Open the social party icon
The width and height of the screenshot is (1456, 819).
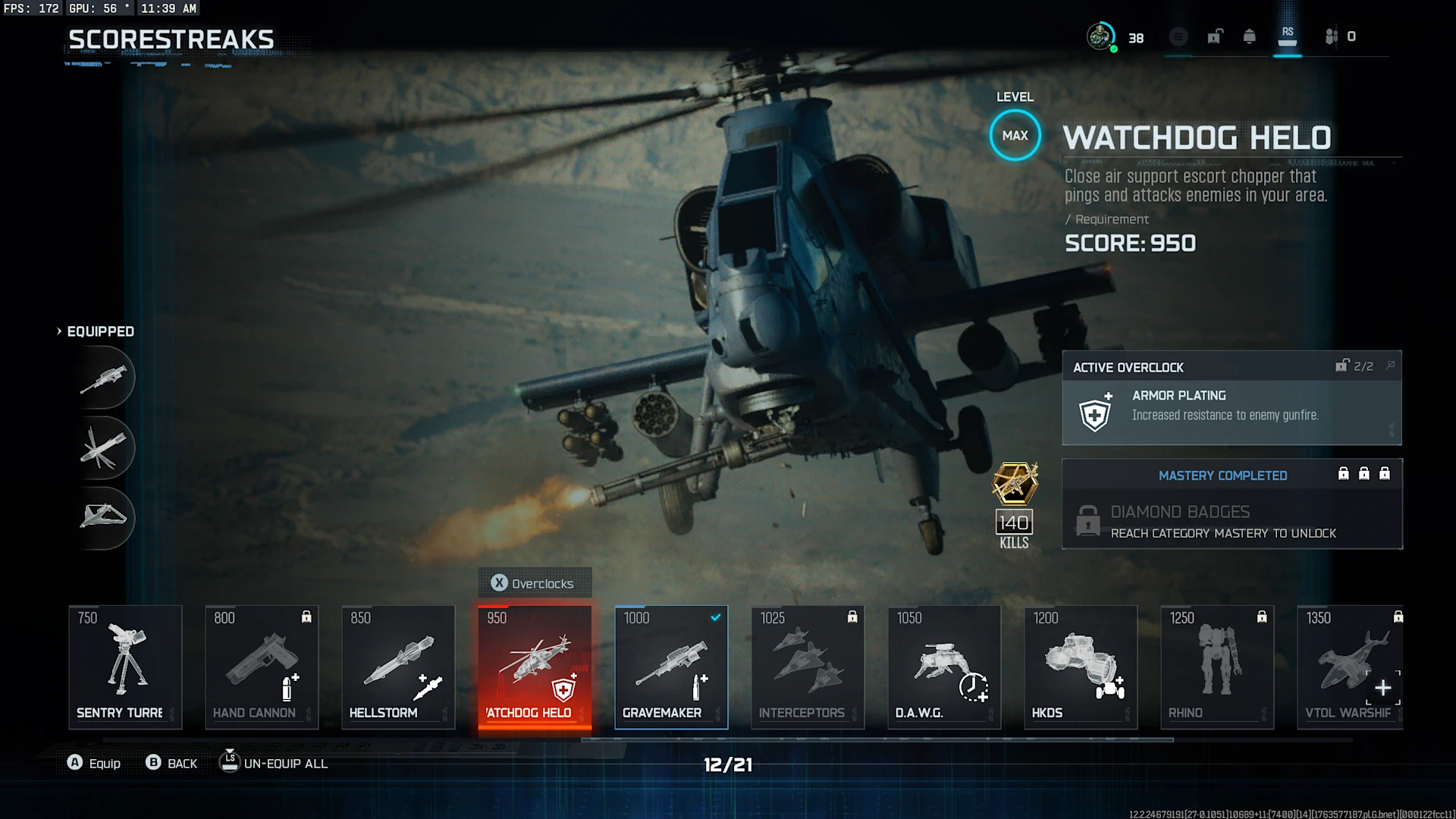[x=1332, y=36]
